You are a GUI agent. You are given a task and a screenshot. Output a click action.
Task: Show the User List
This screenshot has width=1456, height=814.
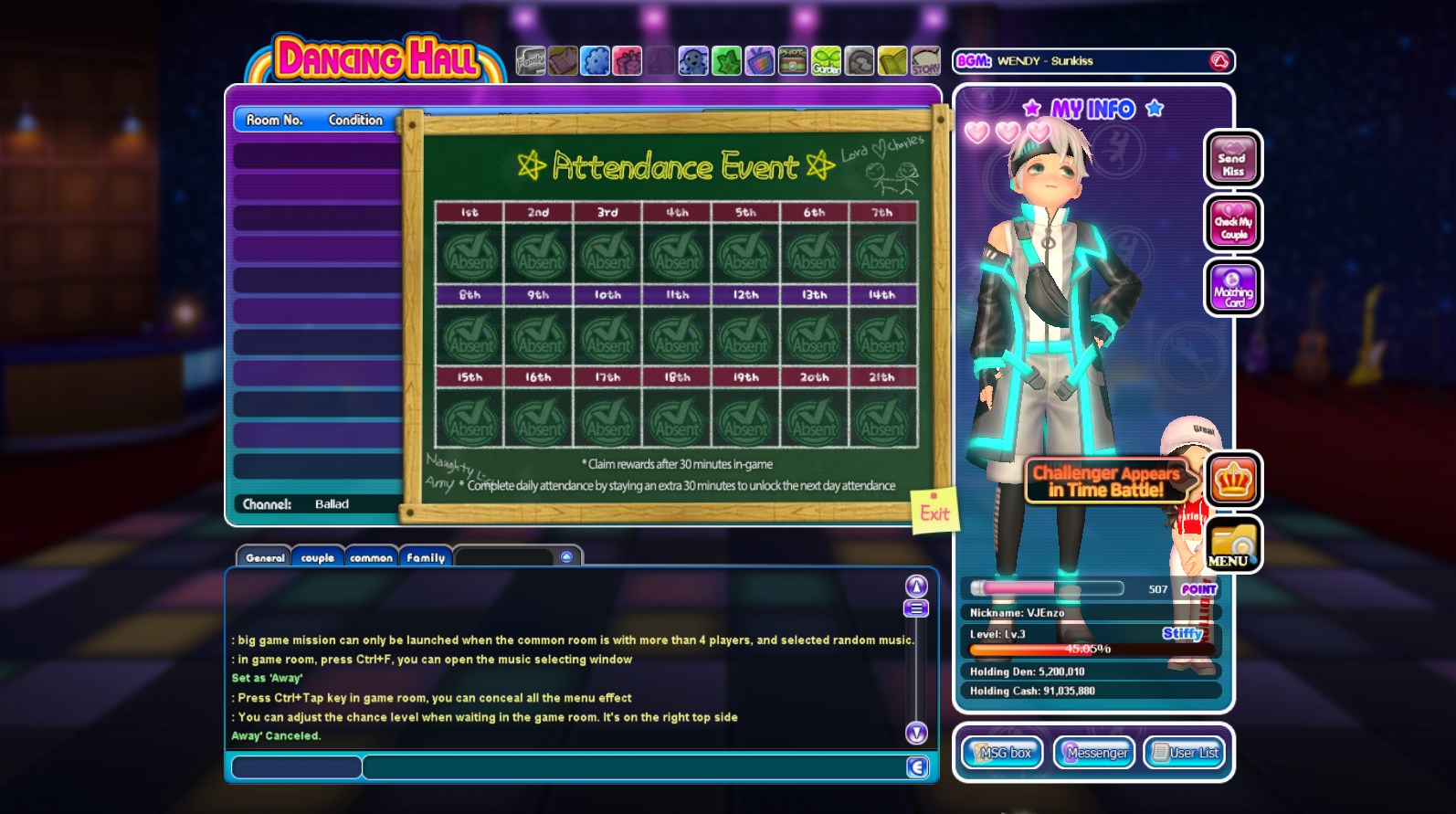click(1186, 753)
